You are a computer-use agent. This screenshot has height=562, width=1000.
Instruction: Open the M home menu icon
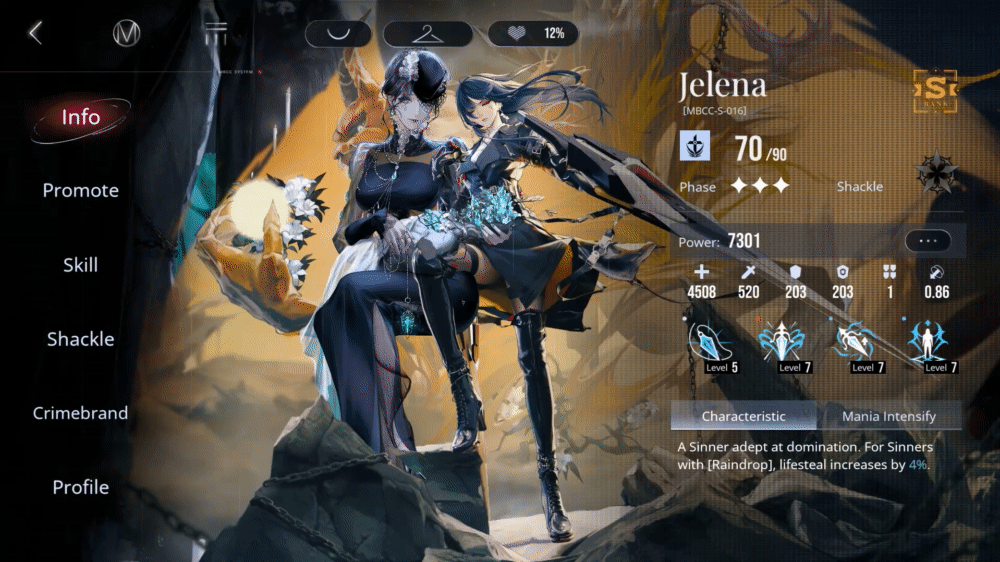click(127, 33)
